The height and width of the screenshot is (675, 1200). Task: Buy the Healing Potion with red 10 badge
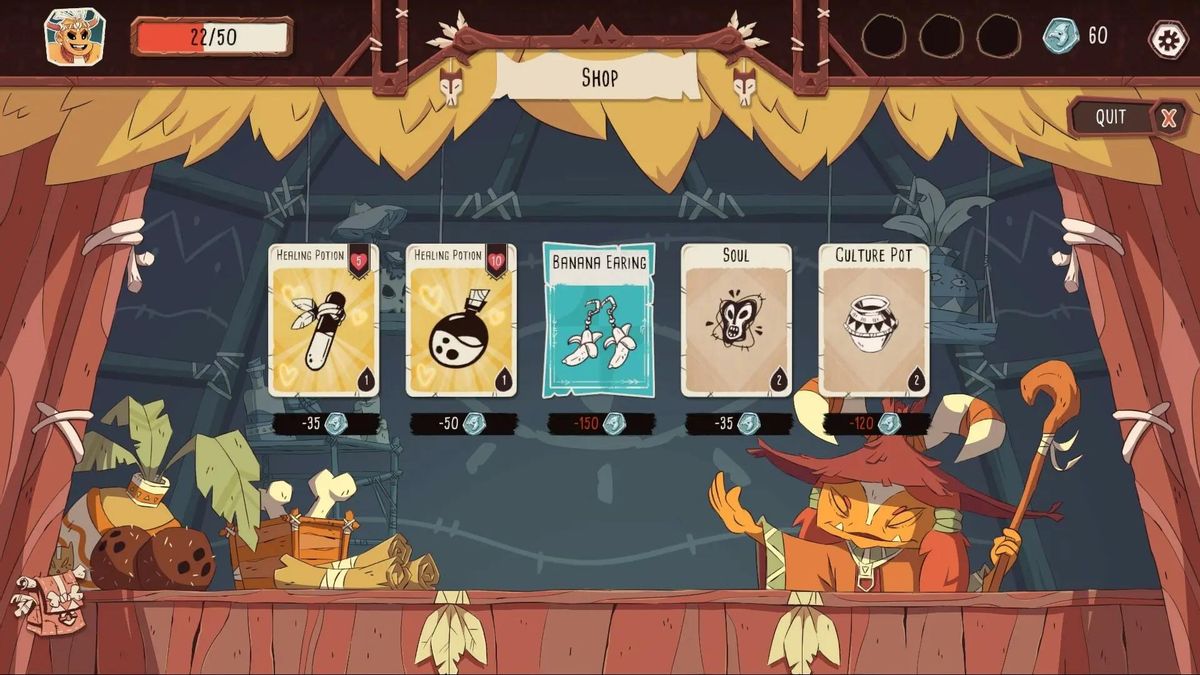pyautogui.click(x=461, y=320)
